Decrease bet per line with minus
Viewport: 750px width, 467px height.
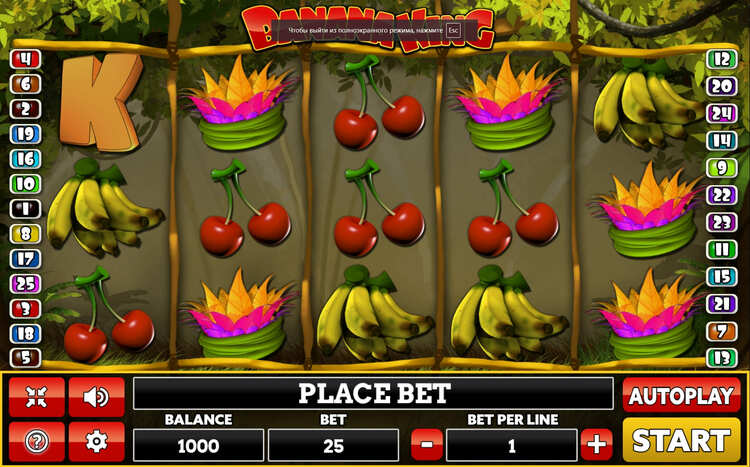(427, 442)
